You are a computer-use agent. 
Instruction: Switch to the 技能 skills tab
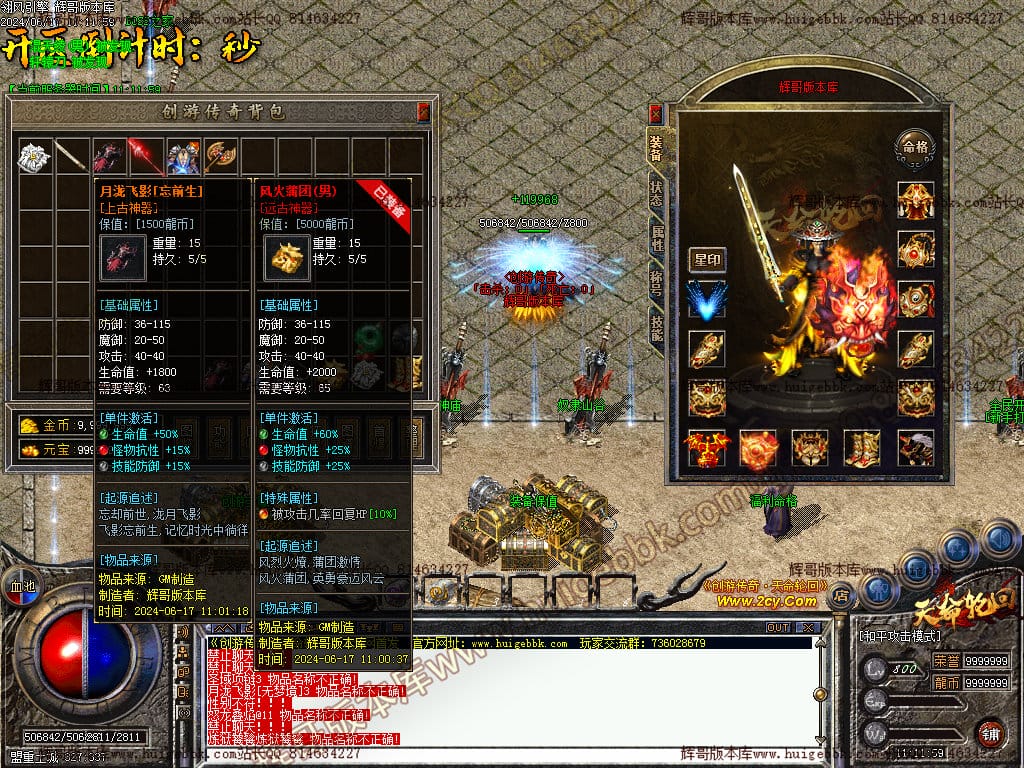(x=656, y=329)
